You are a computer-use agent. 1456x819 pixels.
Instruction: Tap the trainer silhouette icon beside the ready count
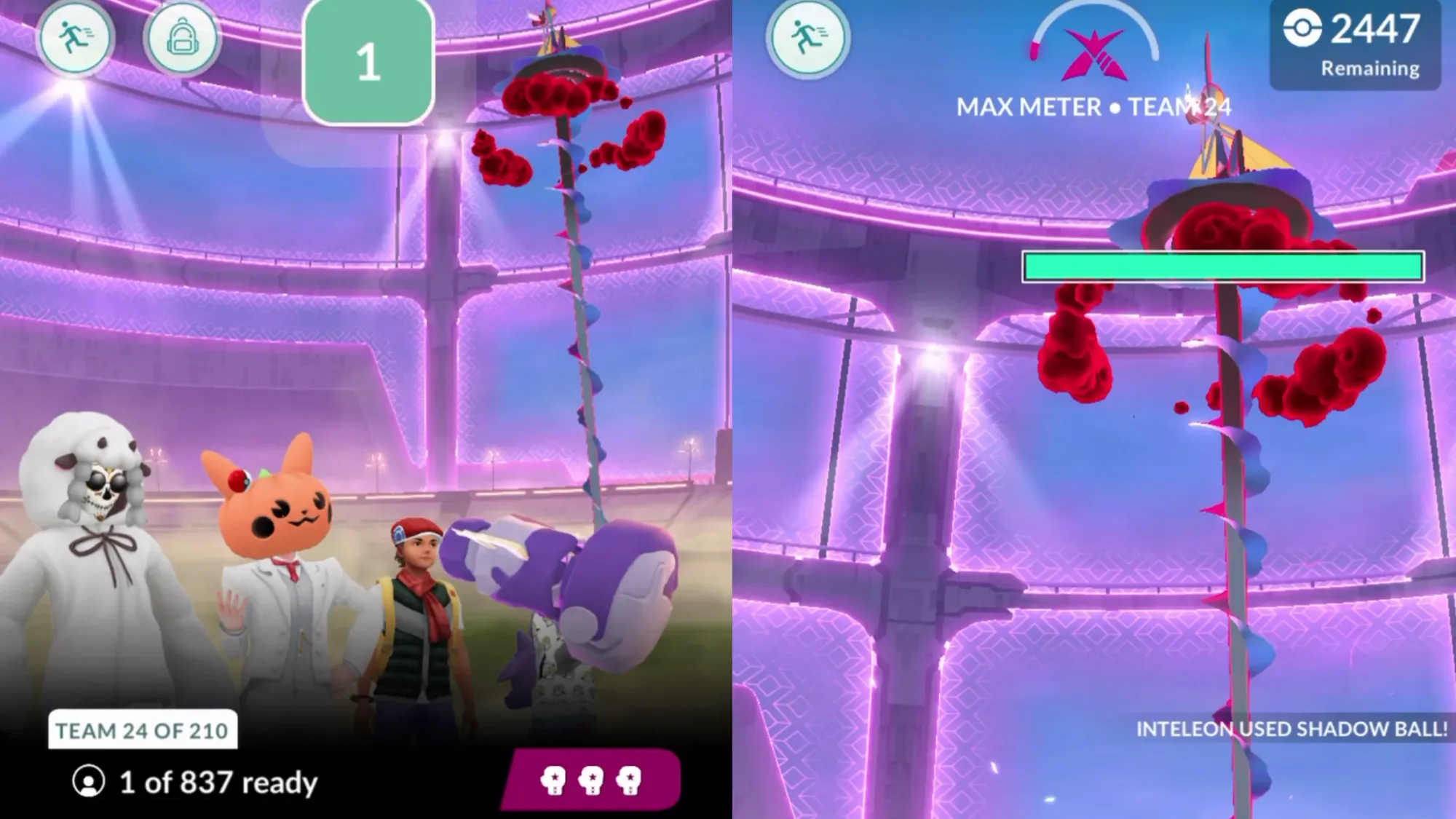click(86, 783)
